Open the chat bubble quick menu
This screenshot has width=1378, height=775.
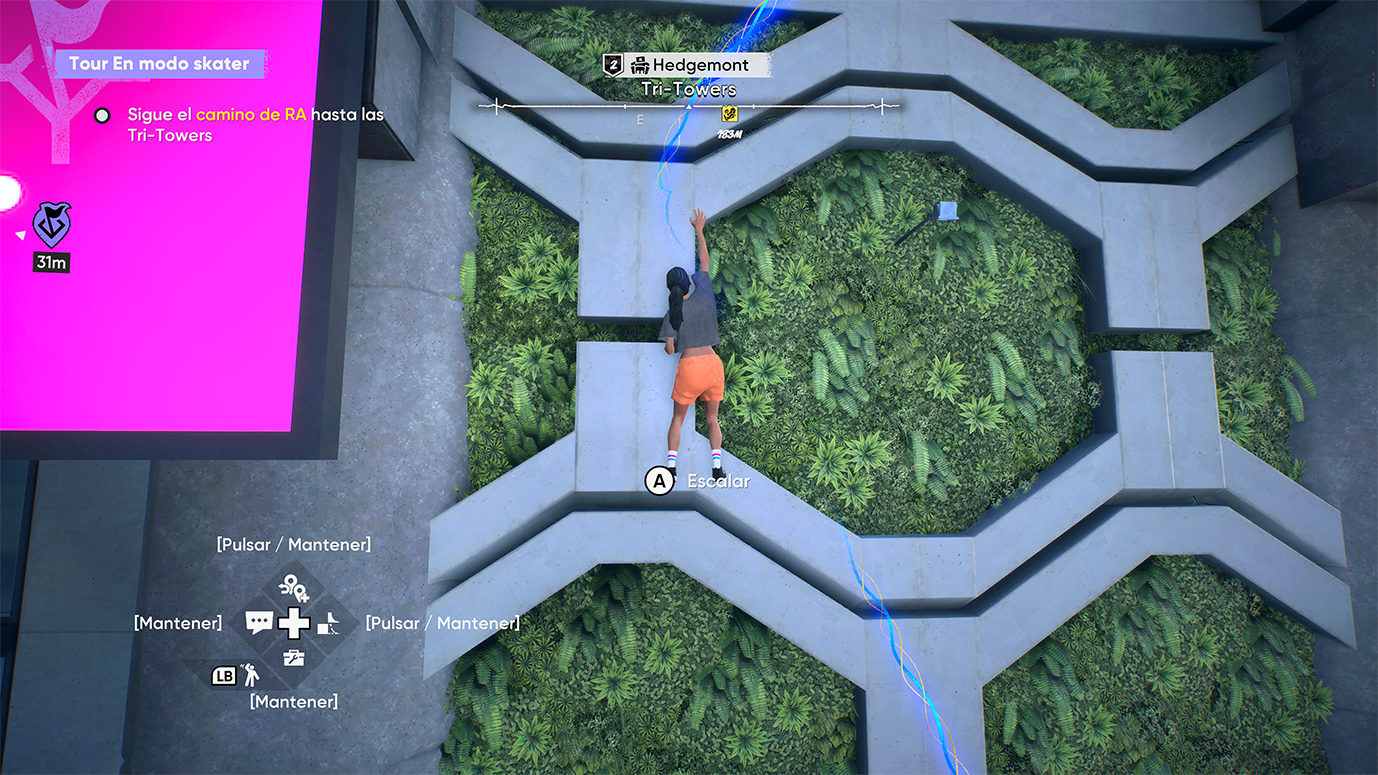259,623
